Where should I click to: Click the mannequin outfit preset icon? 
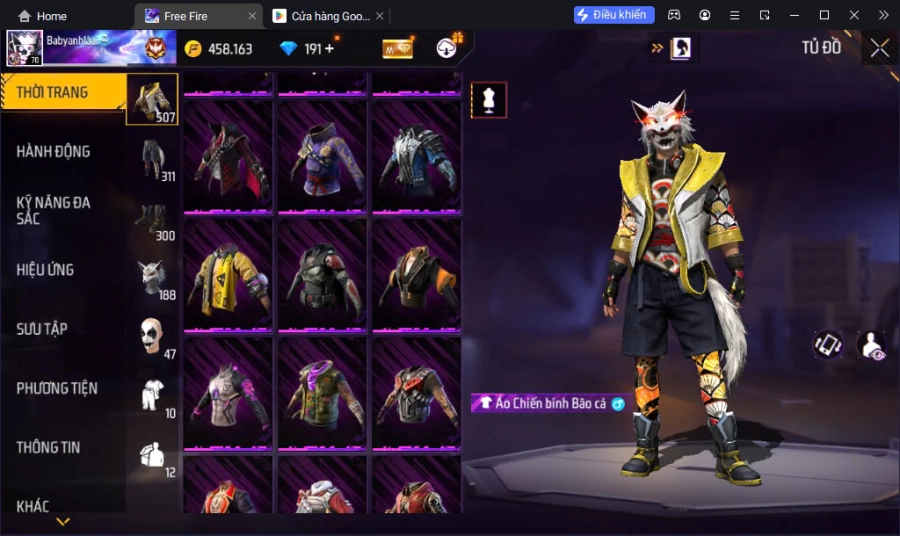[489, 100]
